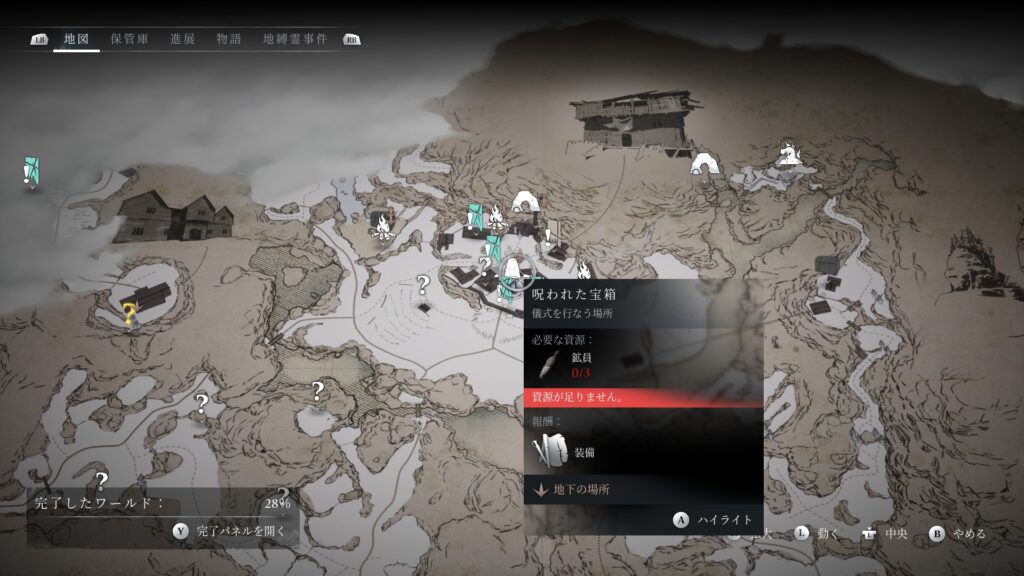Open the 進展 tab
Screen dimensions: 1024x576
click(x=182, y=39)
